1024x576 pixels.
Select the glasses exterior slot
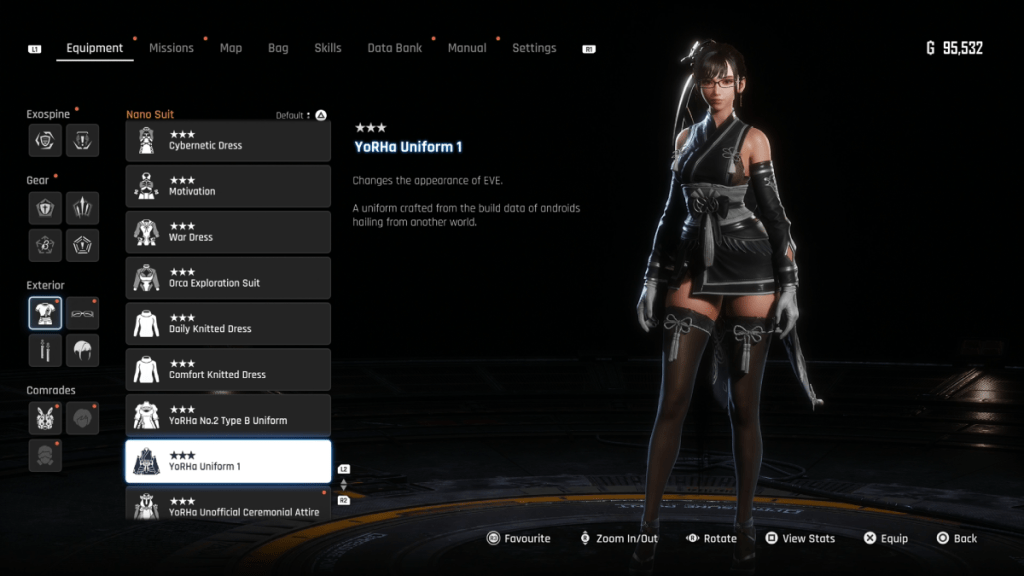(82, 313)
